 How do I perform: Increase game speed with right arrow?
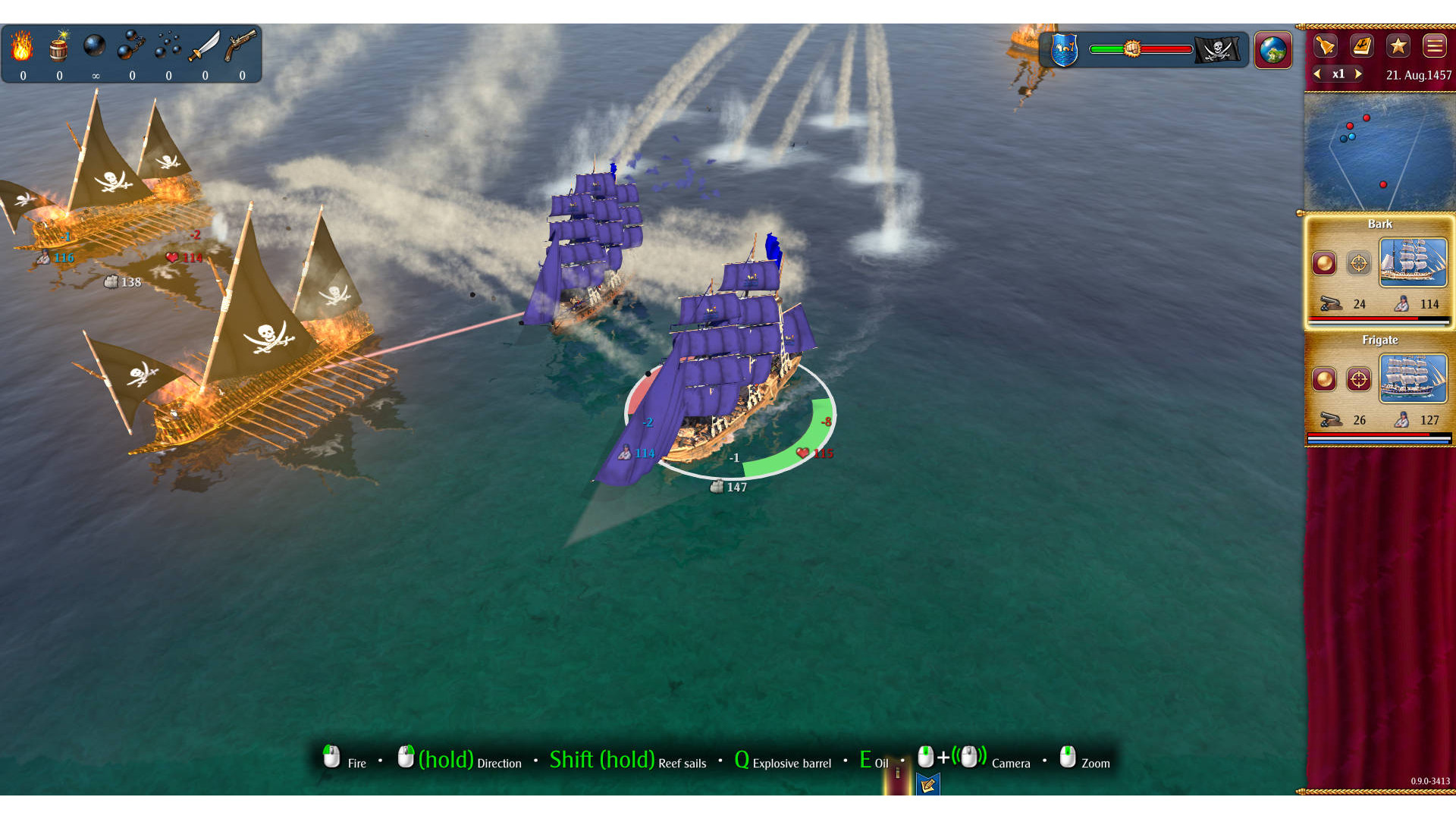point(1358,74)
